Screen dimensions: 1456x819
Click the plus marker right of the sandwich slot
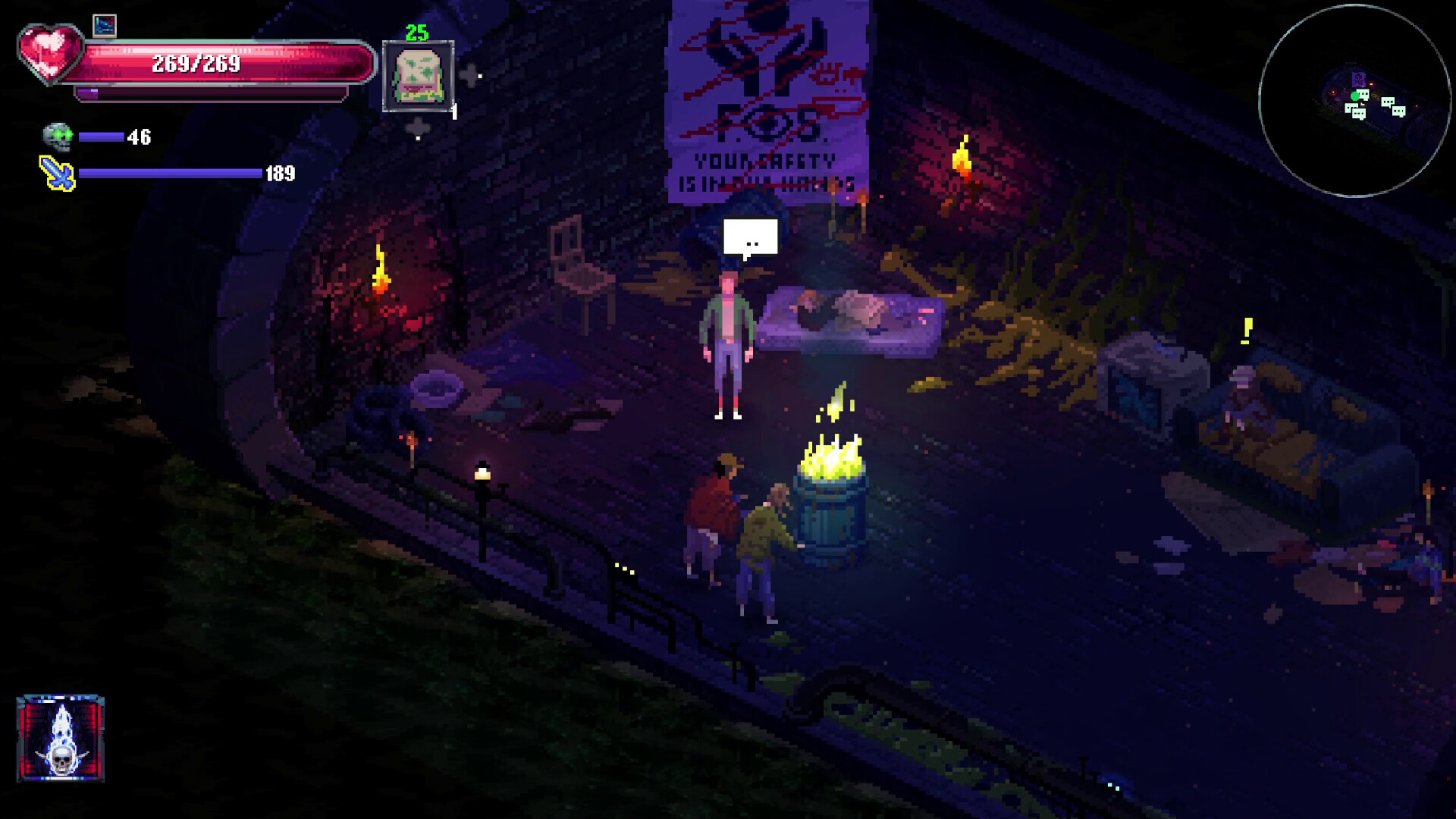click(x=470, y=76)
